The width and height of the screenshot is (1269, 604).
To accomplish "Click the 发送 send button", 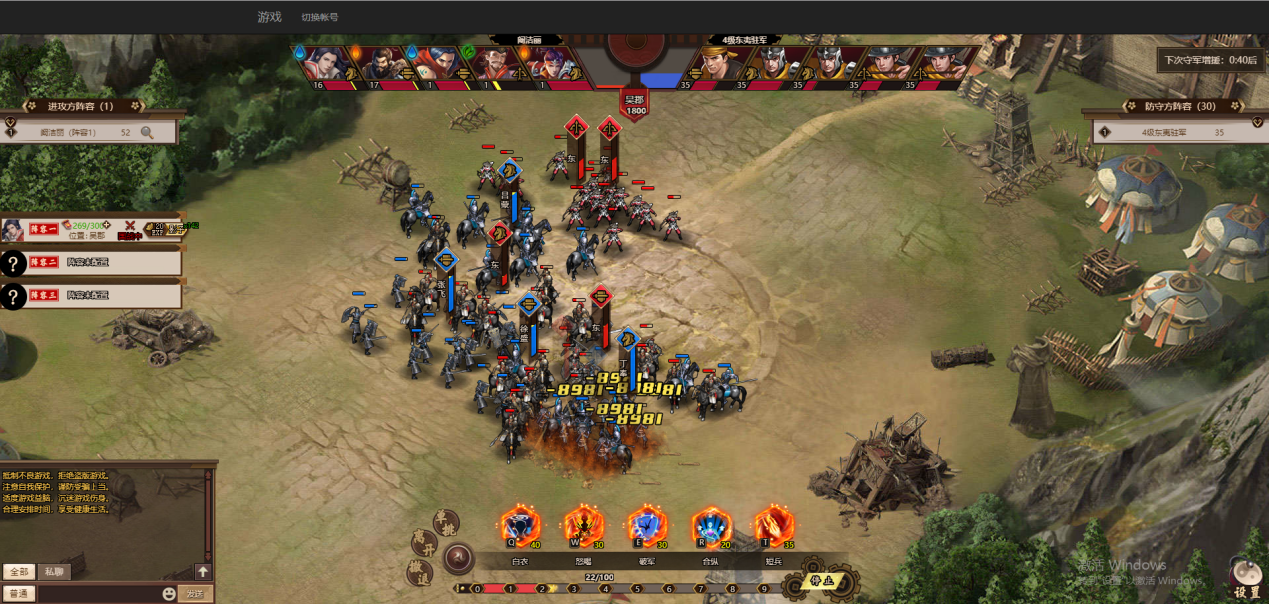I will 194,594.
